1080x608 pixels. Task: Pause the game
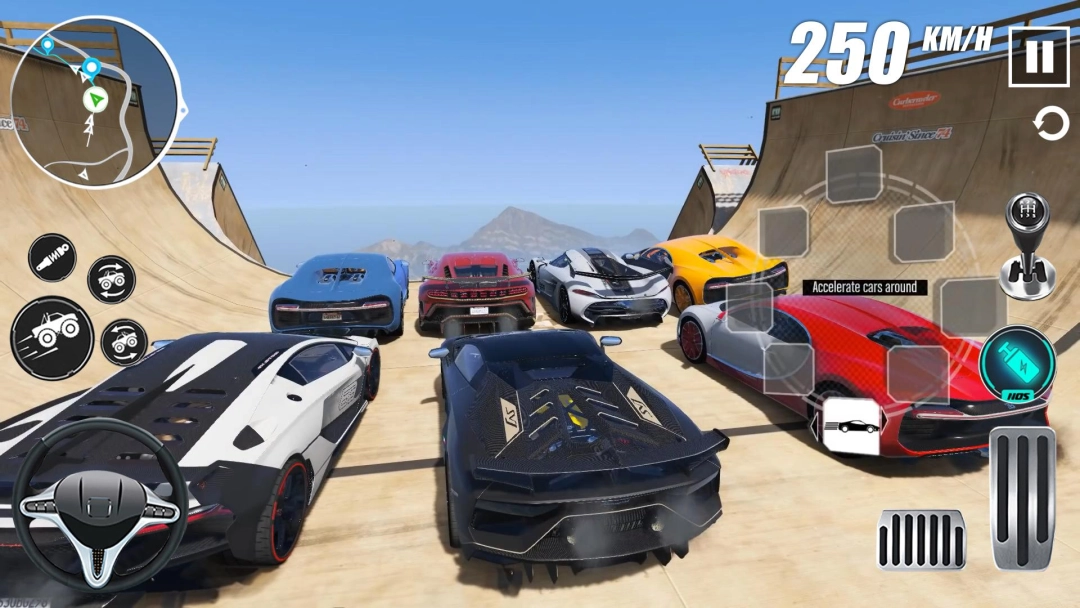1039,57
